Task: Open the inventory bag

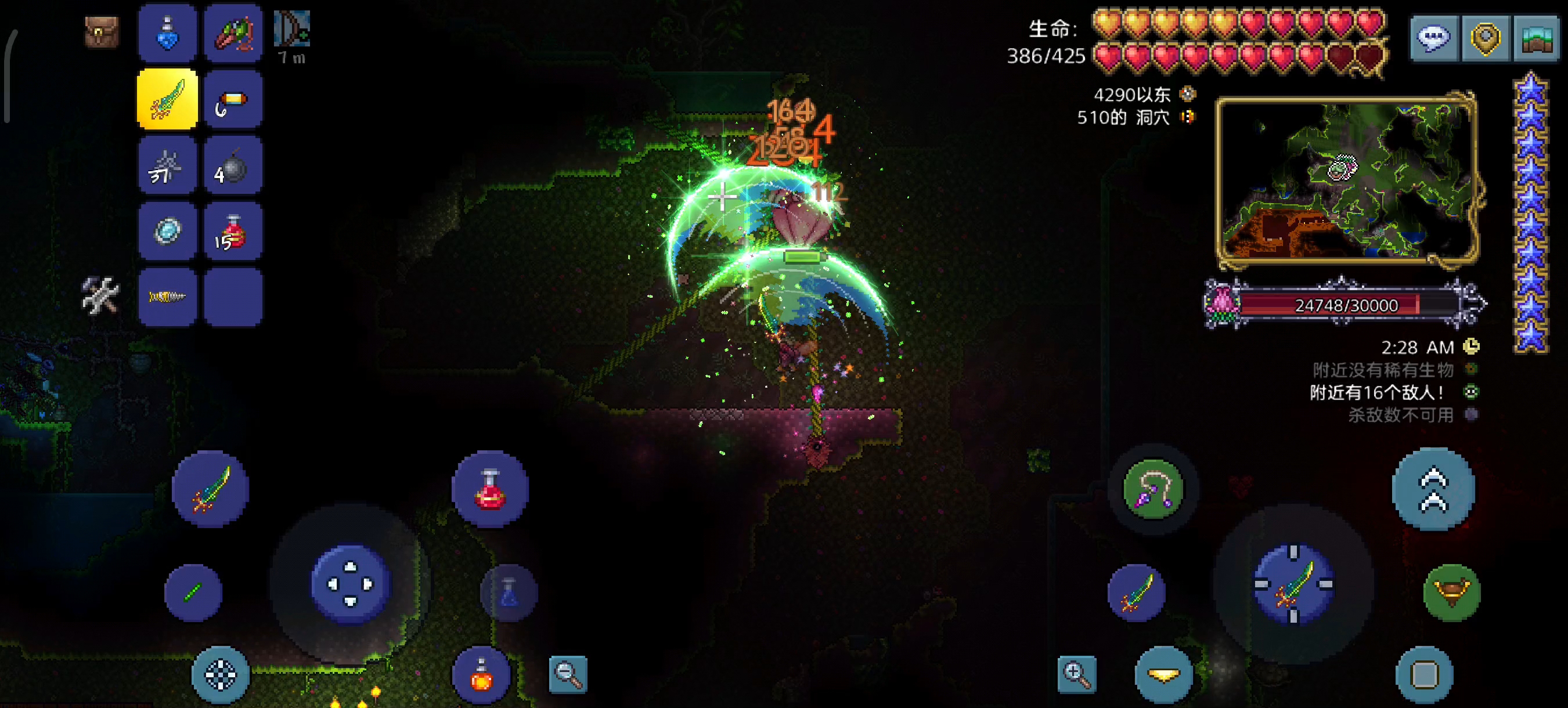Action: tap(102, 32)
